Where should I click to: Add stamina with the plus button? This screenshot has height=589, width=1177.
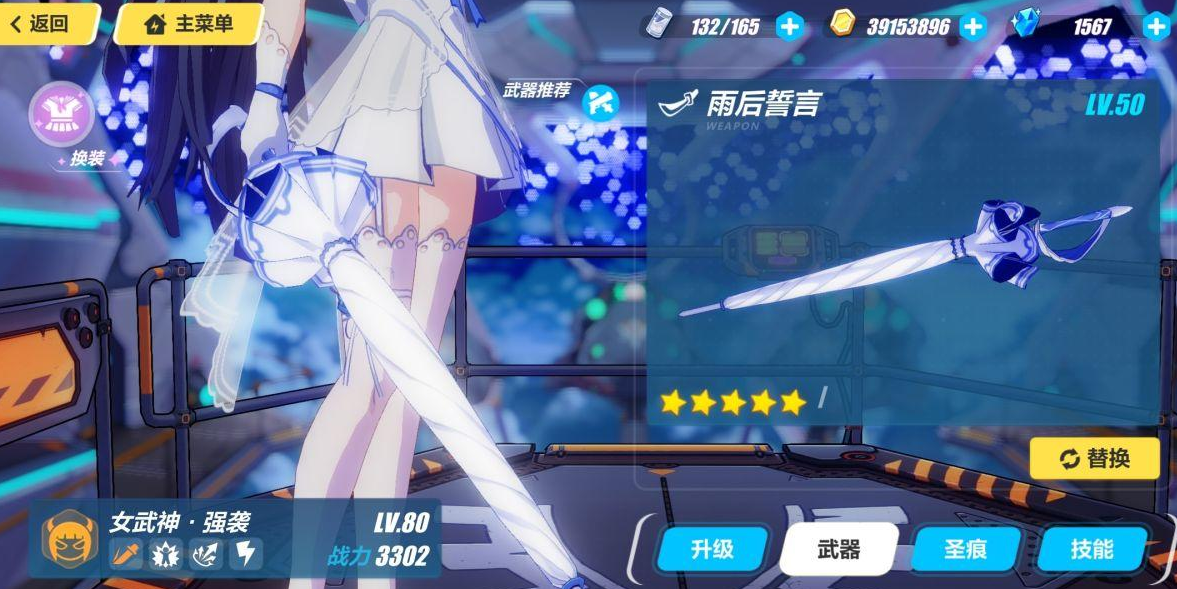(789, 26)
